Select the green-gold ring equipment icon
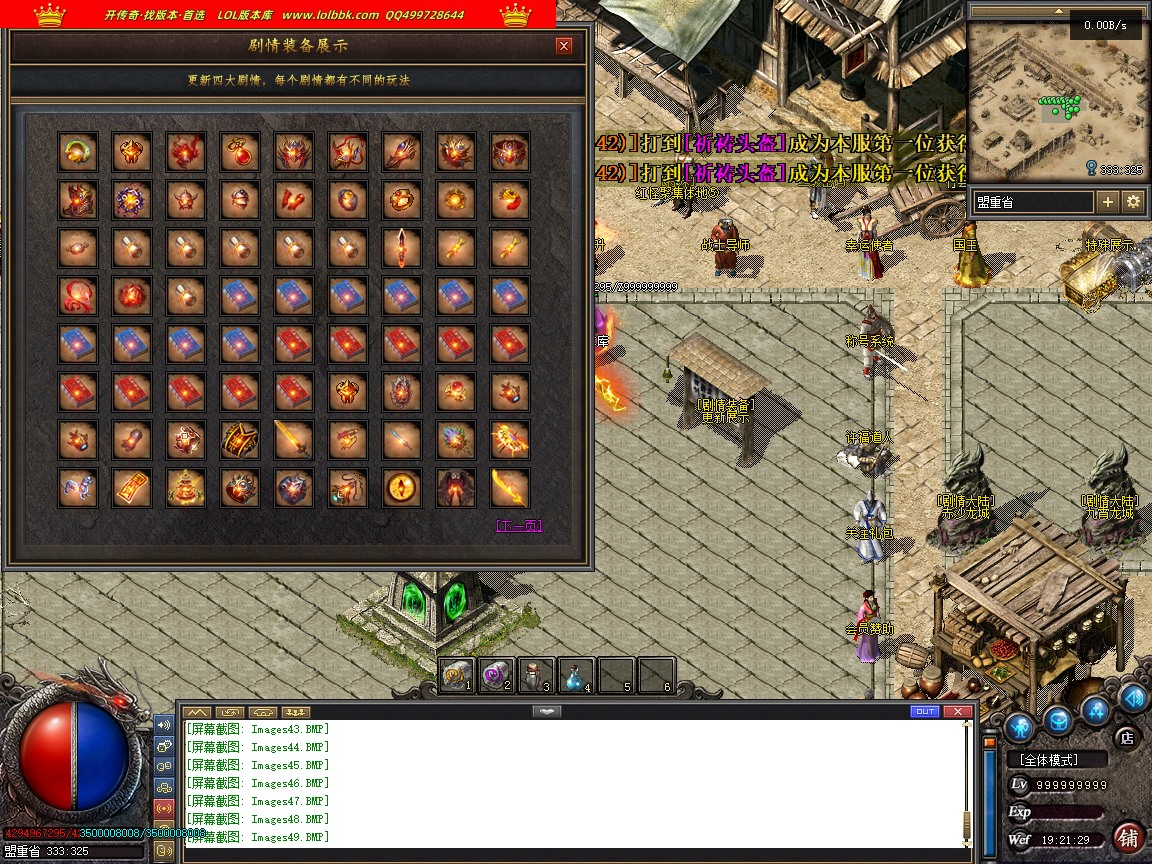Screen dimensions: 1152x864 (78, 151)
